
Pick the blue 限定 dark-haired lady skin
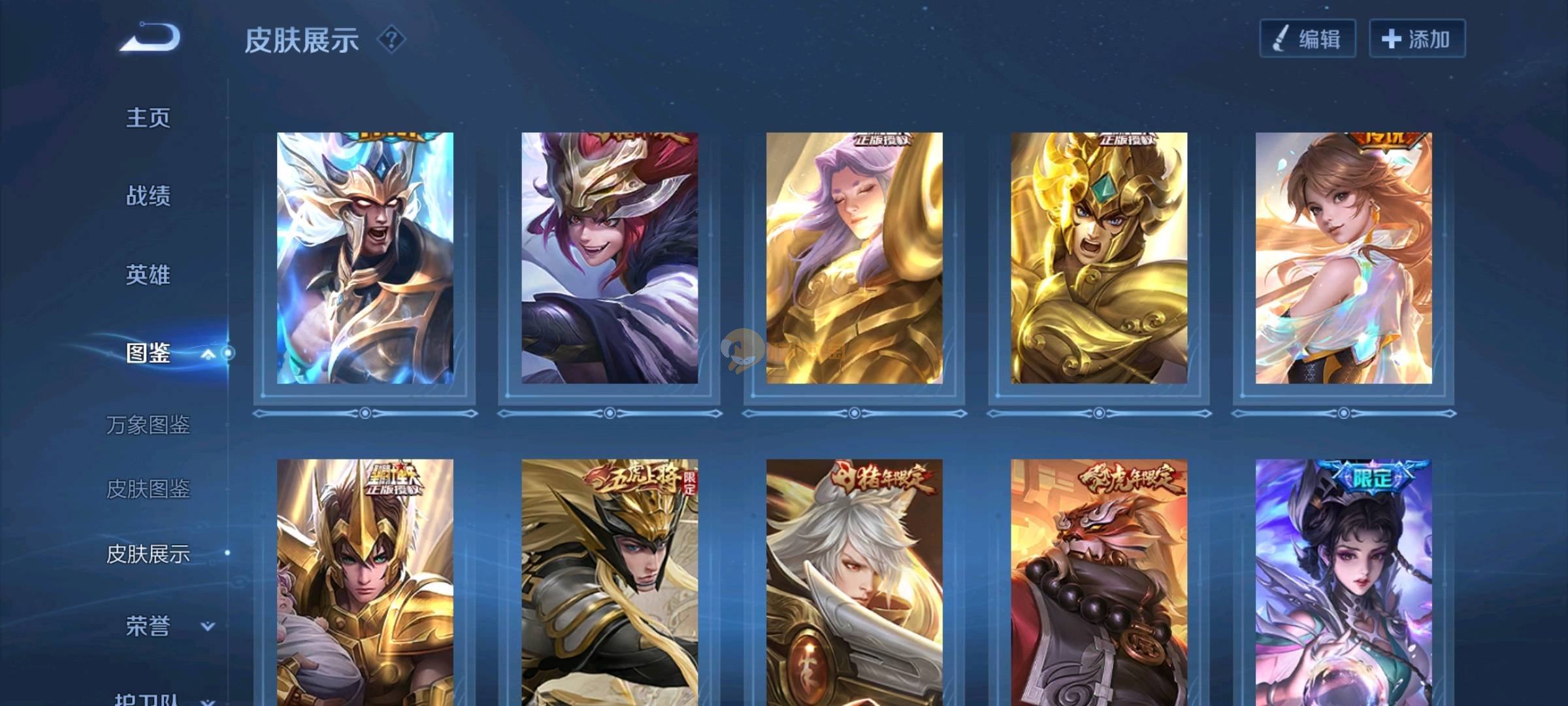coord(1343,582)
